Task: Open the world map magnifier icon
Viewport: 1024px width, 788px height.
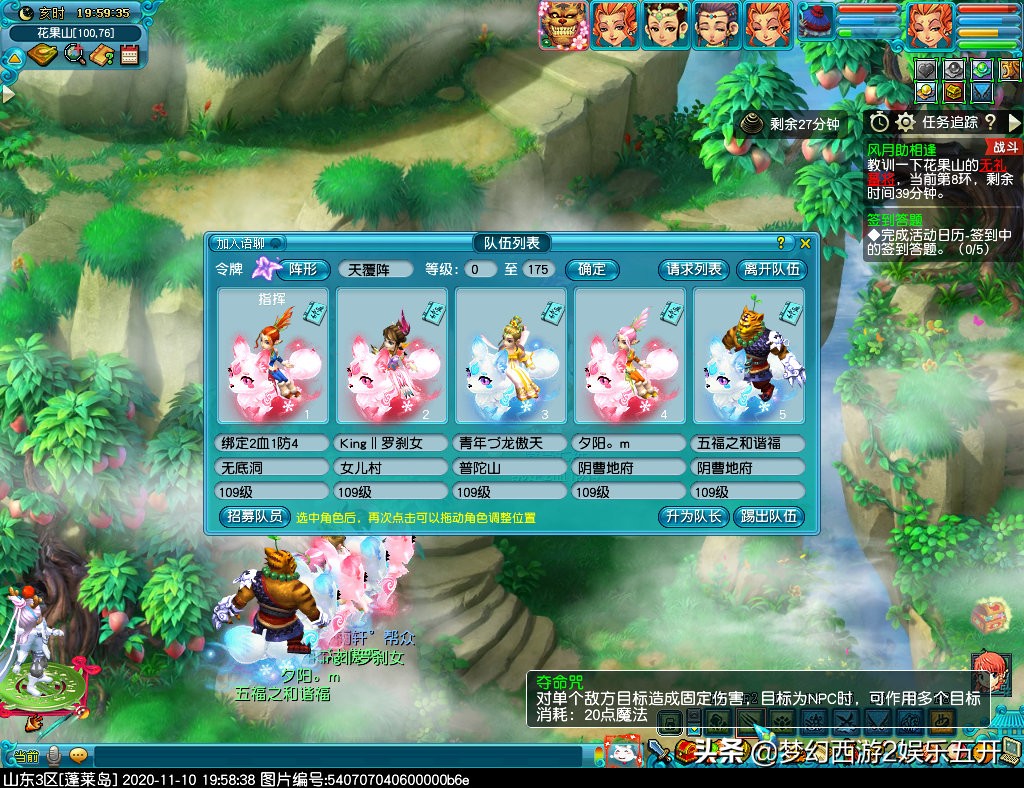Action: [74, 55]
